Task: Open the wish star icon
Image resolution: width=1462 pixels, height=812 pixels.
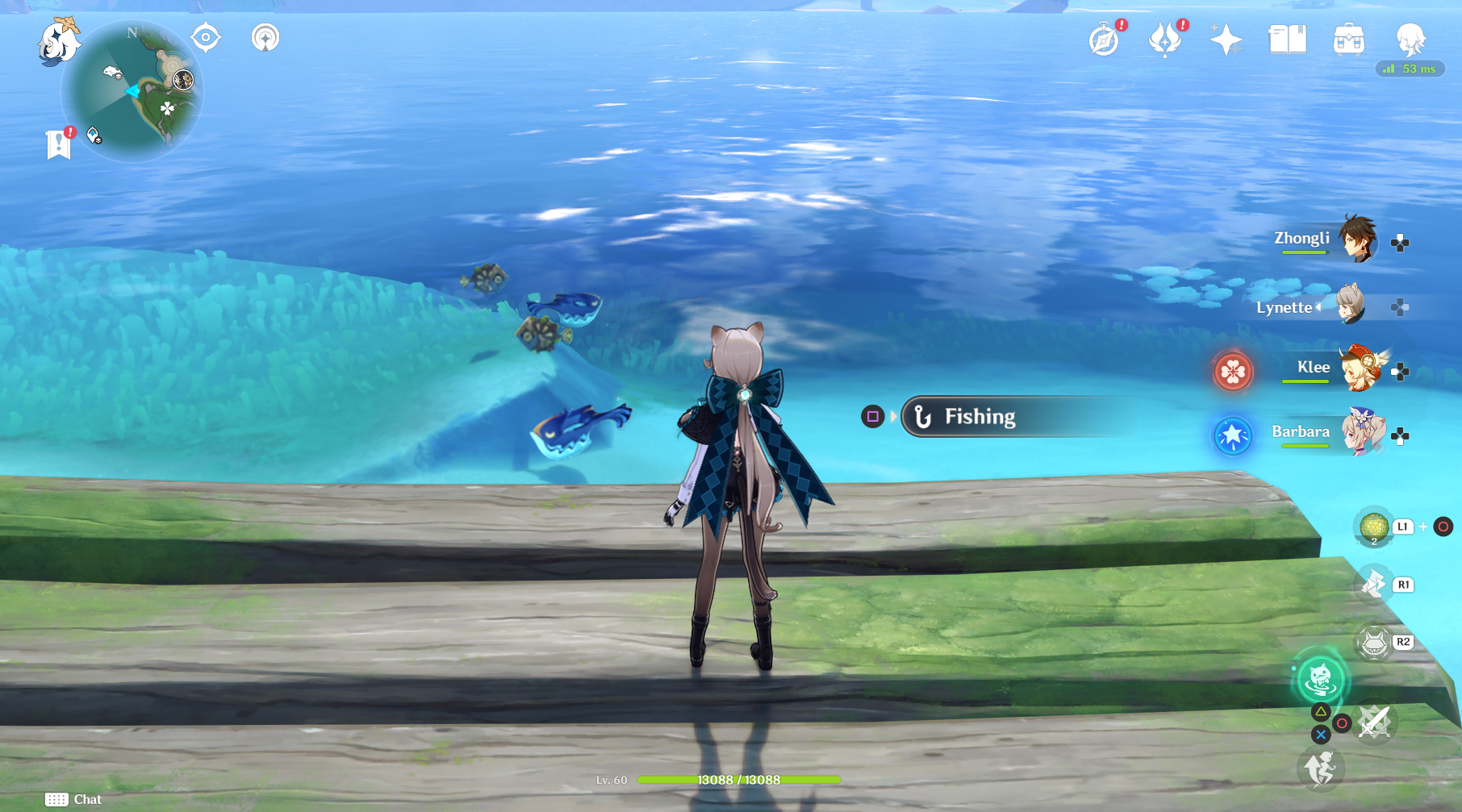Action: (x=1226, y=40)
